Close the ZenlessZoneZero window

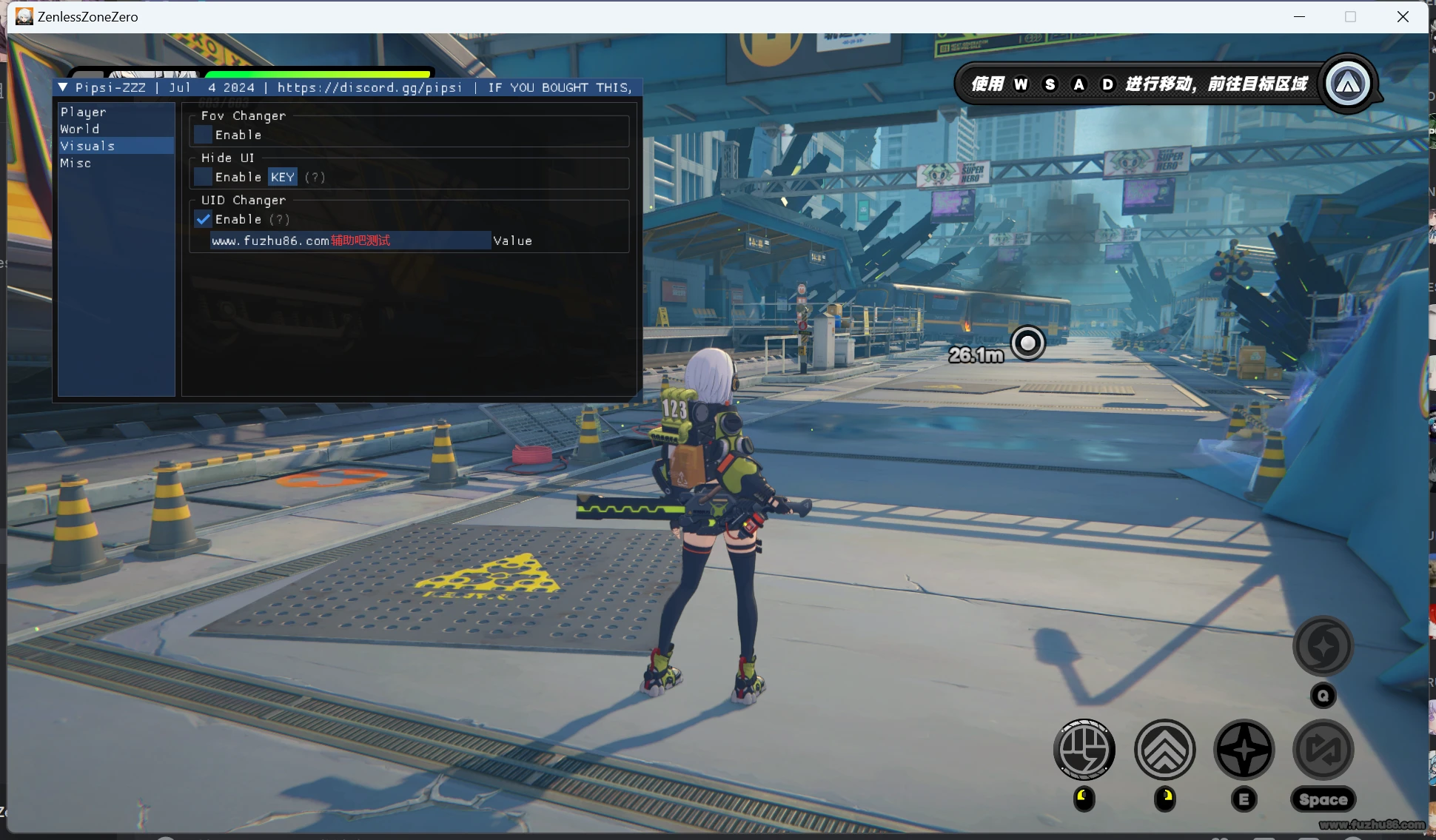pos(1403,16)
